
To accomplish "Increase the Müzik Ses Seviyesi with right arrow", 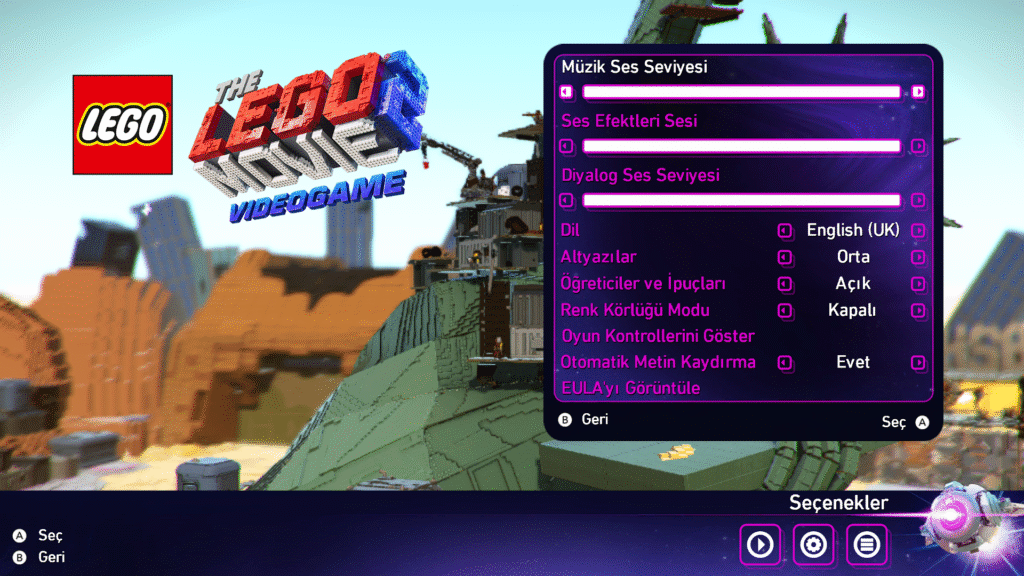I will pos(918,92).
